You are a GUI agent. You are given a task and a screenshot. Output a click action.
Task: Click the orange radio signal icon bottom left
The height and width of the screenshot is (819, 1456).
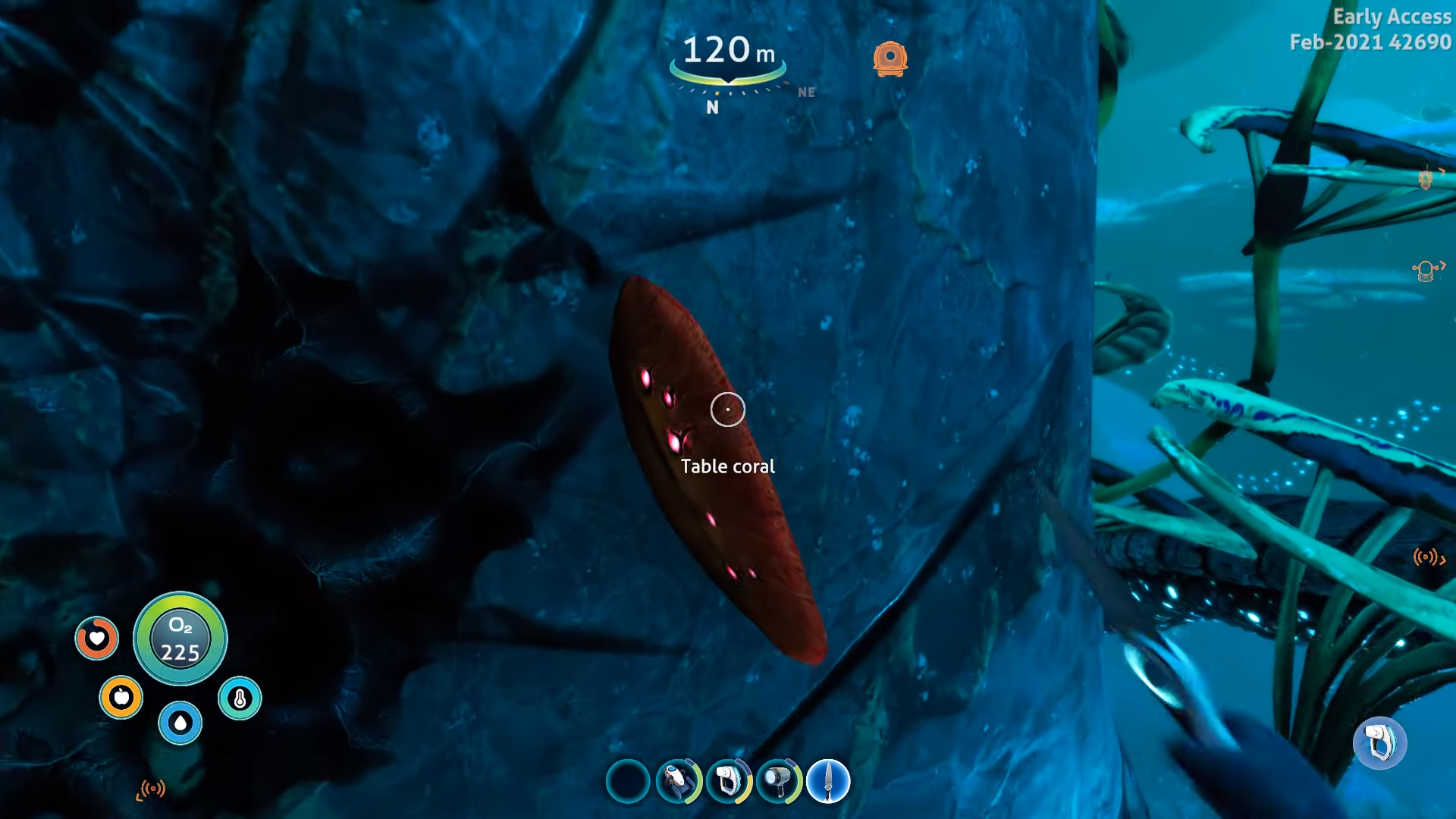[x=153, y=788]
